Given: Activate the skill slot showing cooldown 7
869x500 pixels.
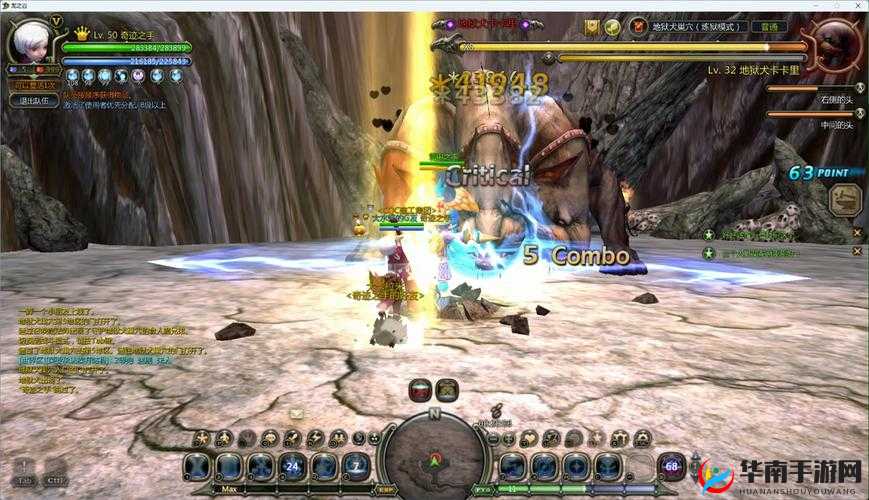Looking at the screenshot, I should (x=356, y=465).
